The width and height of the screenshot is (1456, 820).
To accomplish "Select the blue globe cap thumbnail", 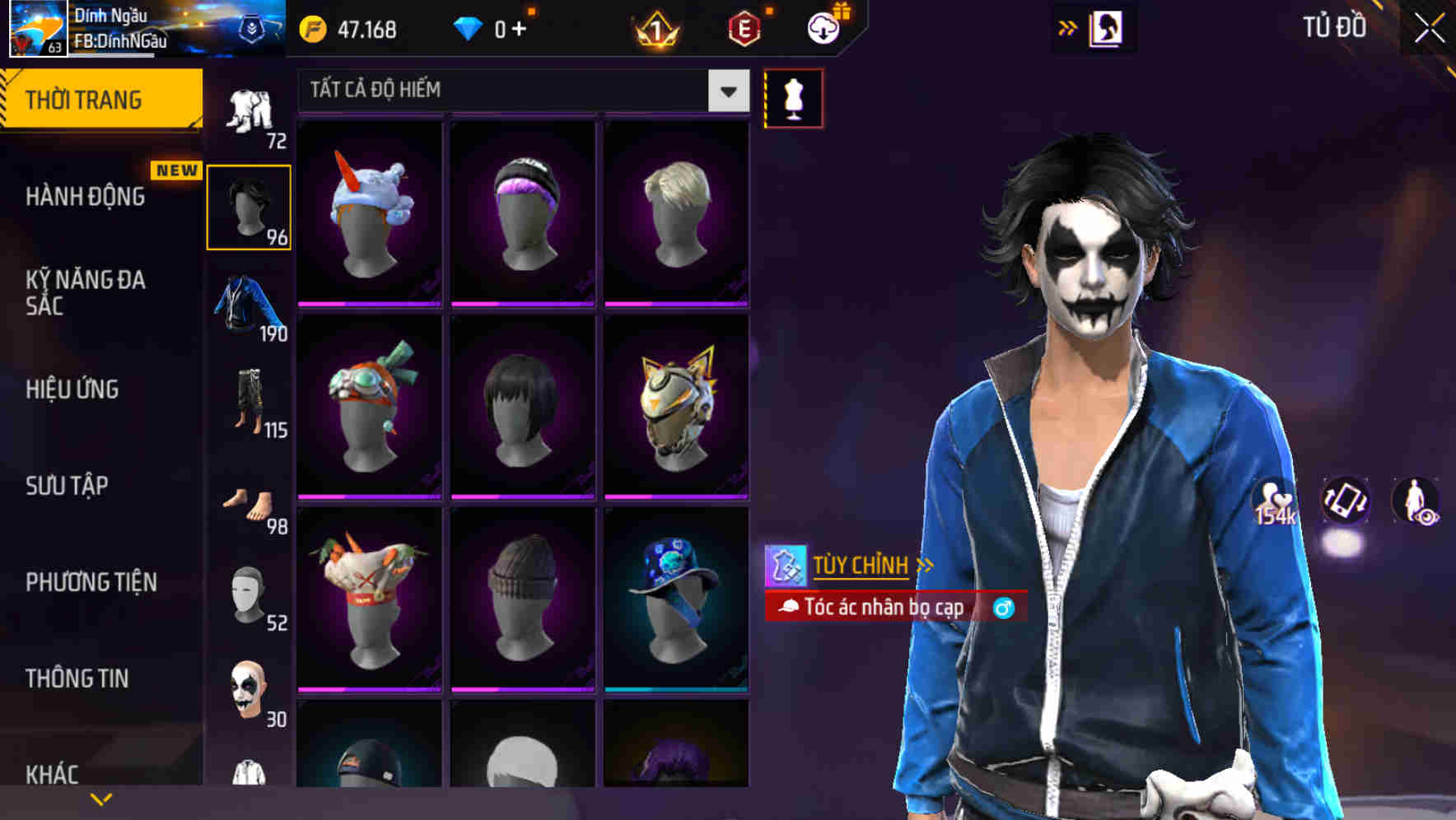I will click(x=675, y=609).
